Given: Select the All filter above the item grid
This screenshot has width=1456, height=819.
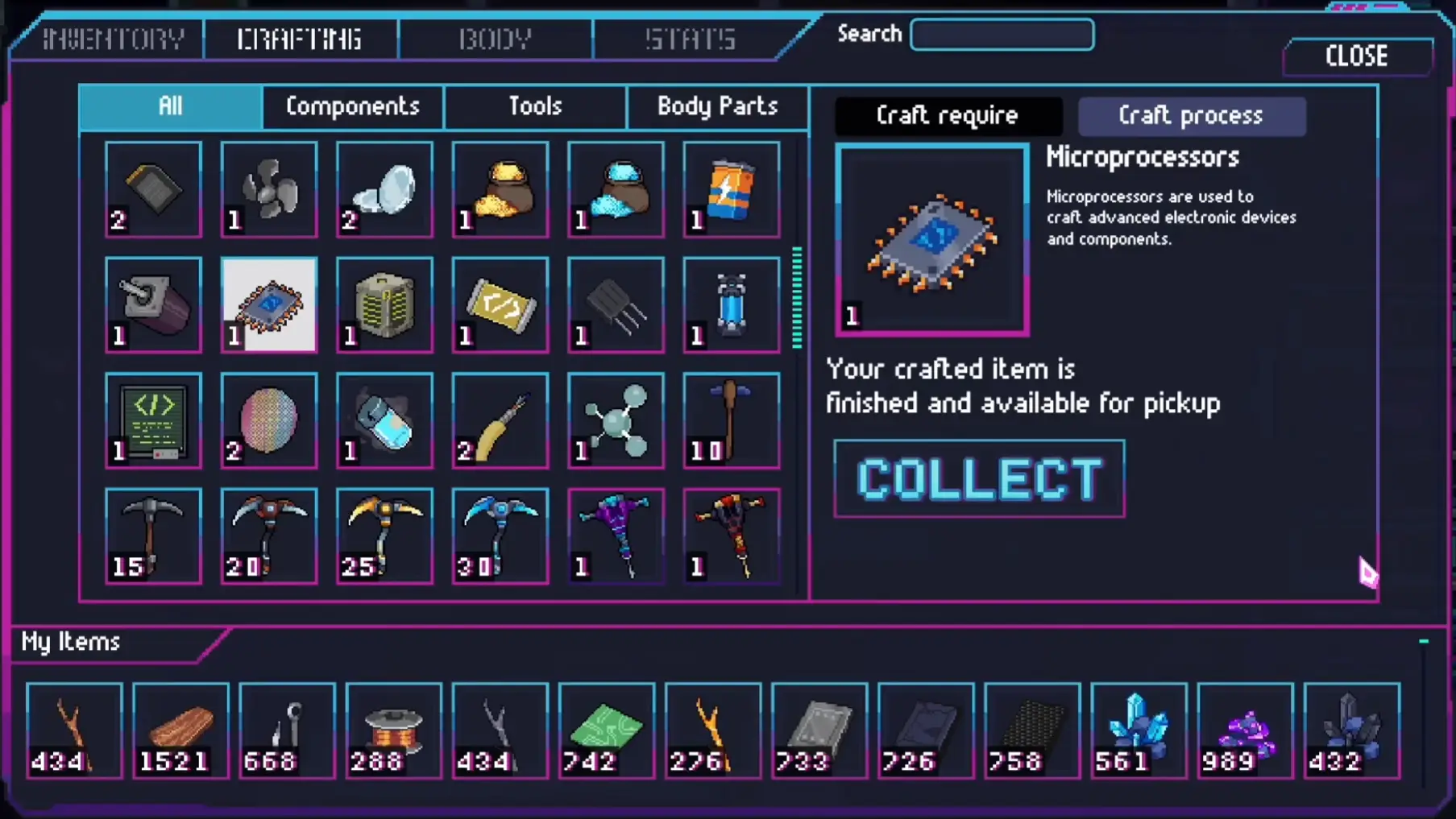Looking at the screenshot, I should point(169,106).
